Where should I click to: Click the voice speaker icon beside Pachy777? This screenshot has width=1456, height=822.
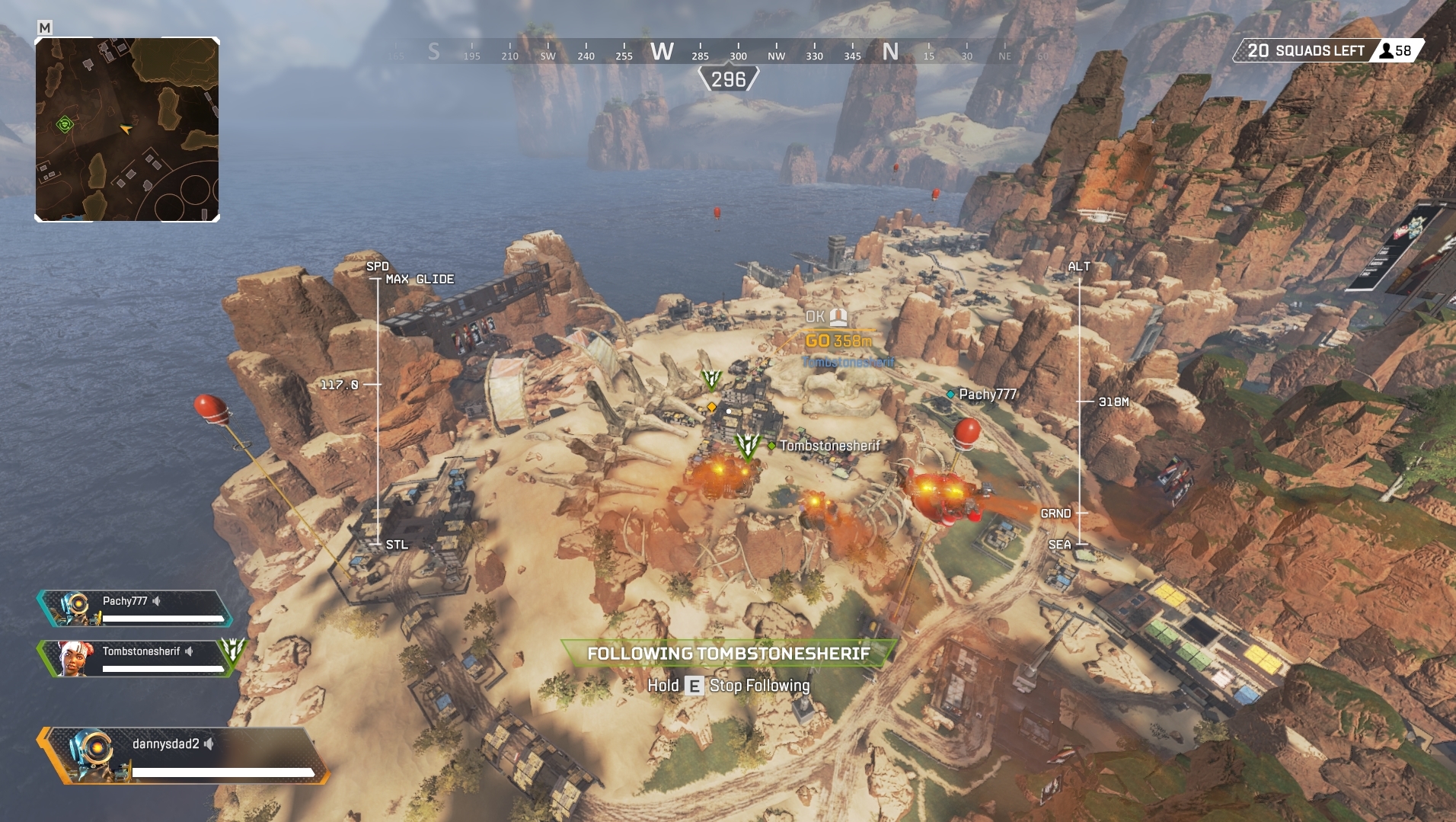pyautogui.click(x=156, y=601)
